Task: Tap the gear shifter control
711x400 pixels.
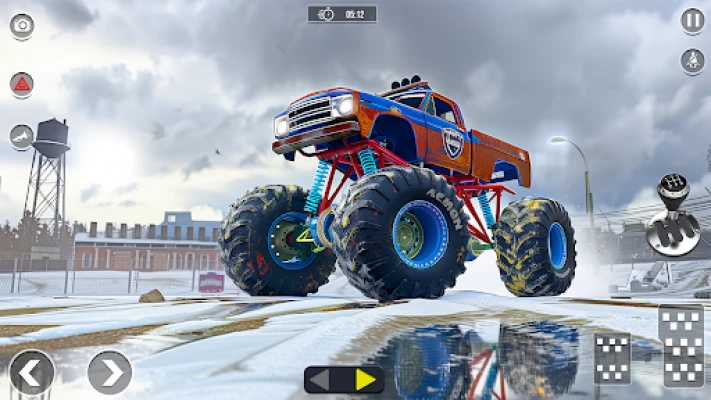Action: point(672,215)
